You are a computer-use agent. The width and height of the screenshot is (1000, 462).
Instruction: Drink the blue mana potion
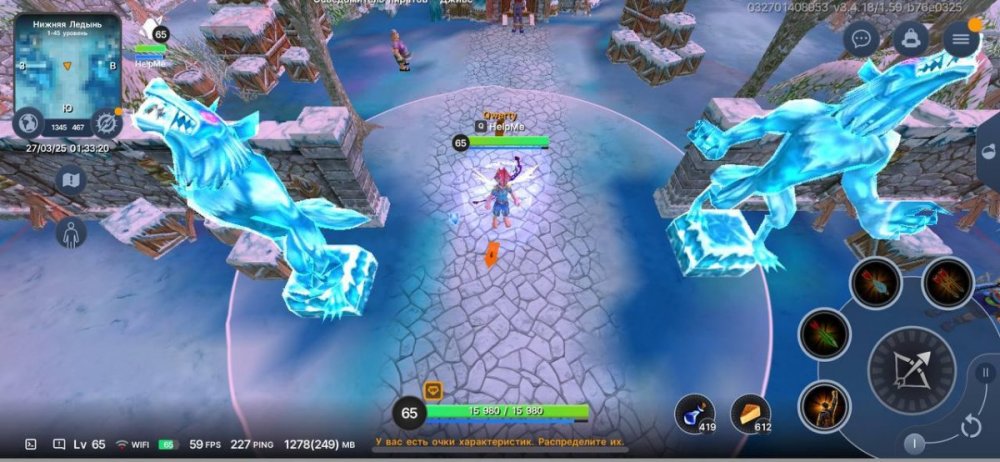coord(695,413)
